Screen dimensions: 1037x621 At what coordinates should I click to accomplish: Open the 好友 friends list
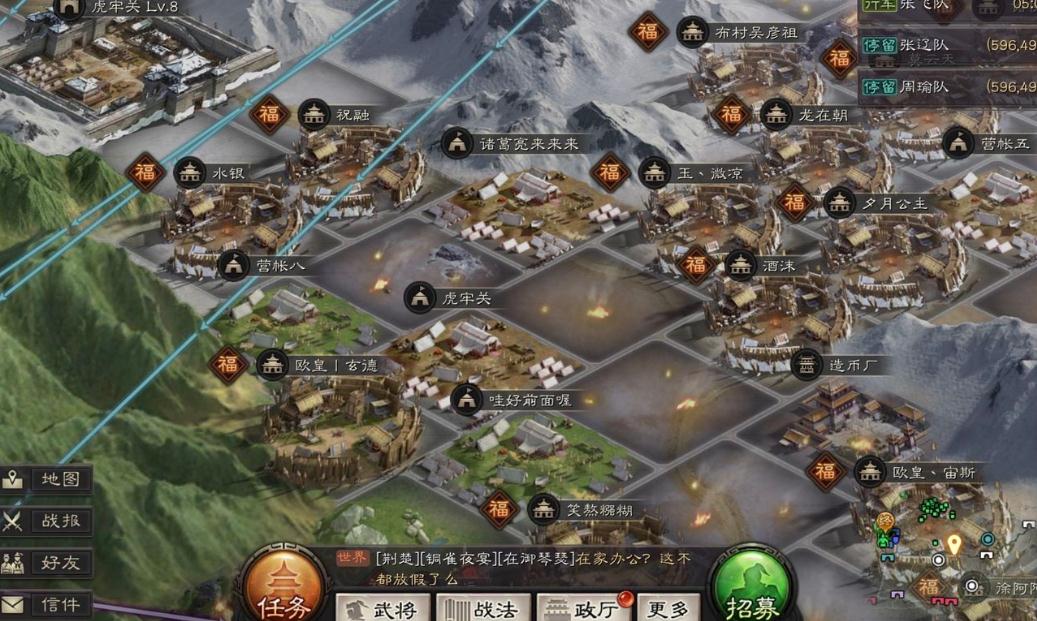(47, 562)
